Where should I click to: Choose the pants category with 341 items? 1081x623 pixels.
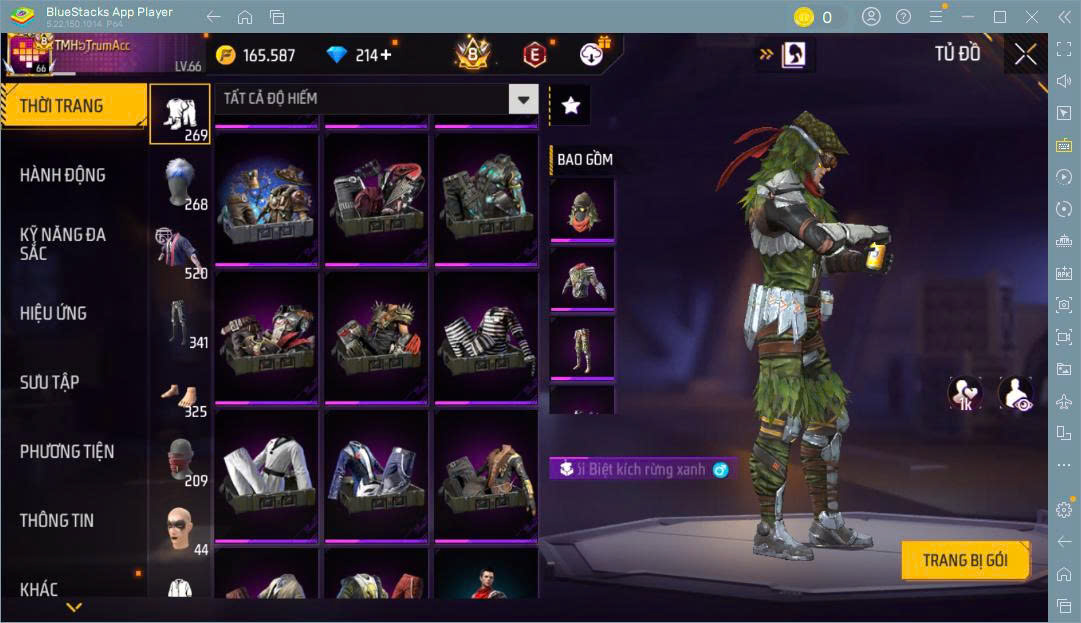[181, 320]
